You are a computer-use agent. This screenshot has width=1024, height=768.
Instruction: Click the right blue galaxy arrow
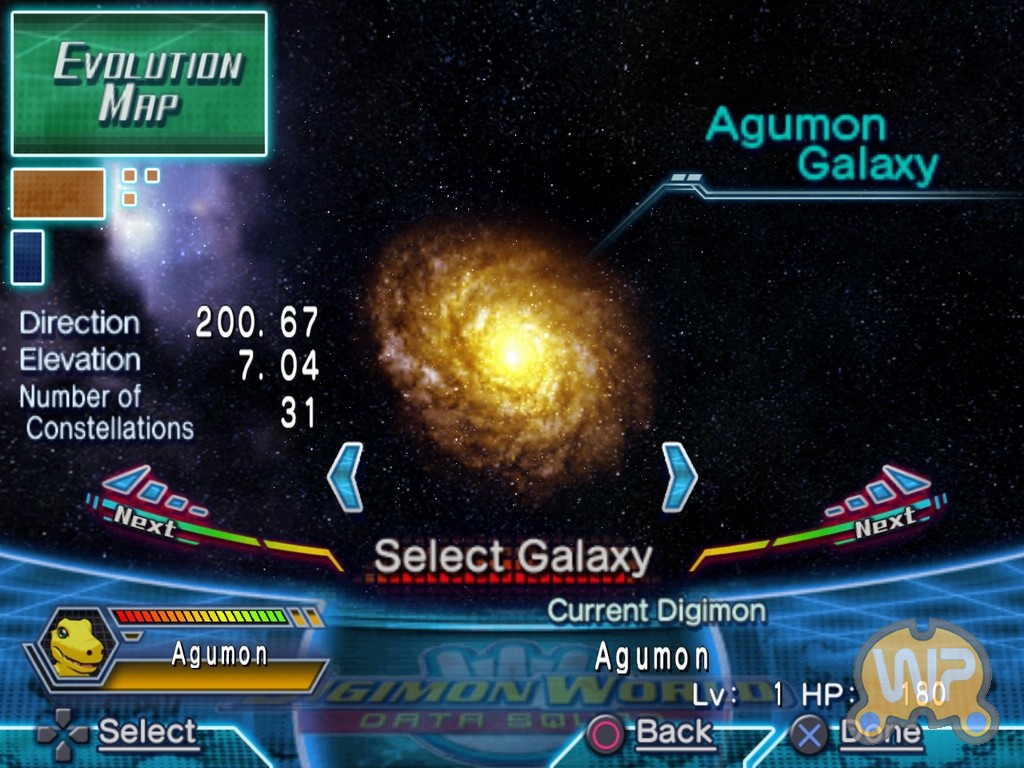point(679,477)
